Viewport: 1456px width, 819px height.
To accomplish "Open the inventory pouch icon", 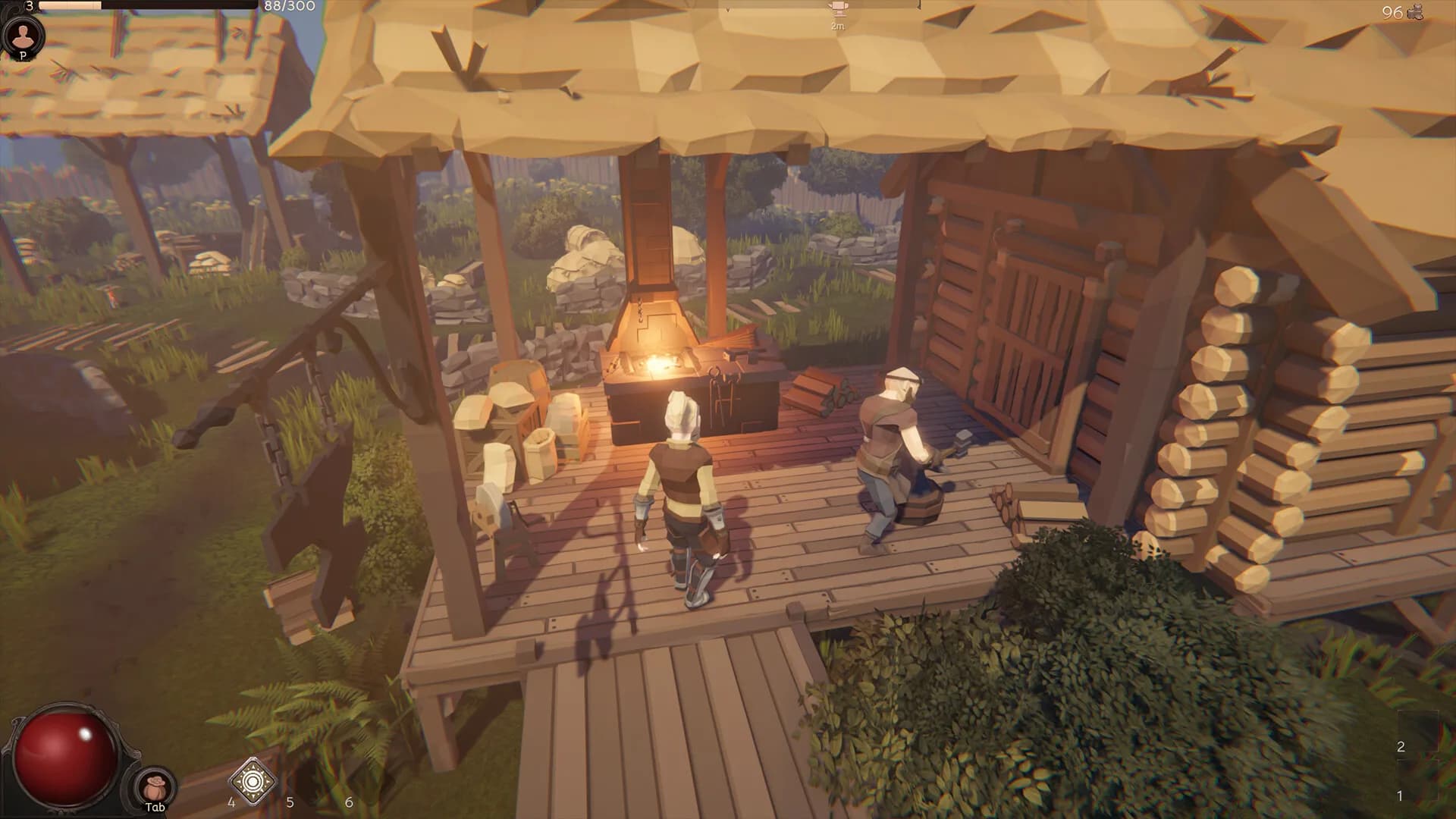I will (155, 786).
